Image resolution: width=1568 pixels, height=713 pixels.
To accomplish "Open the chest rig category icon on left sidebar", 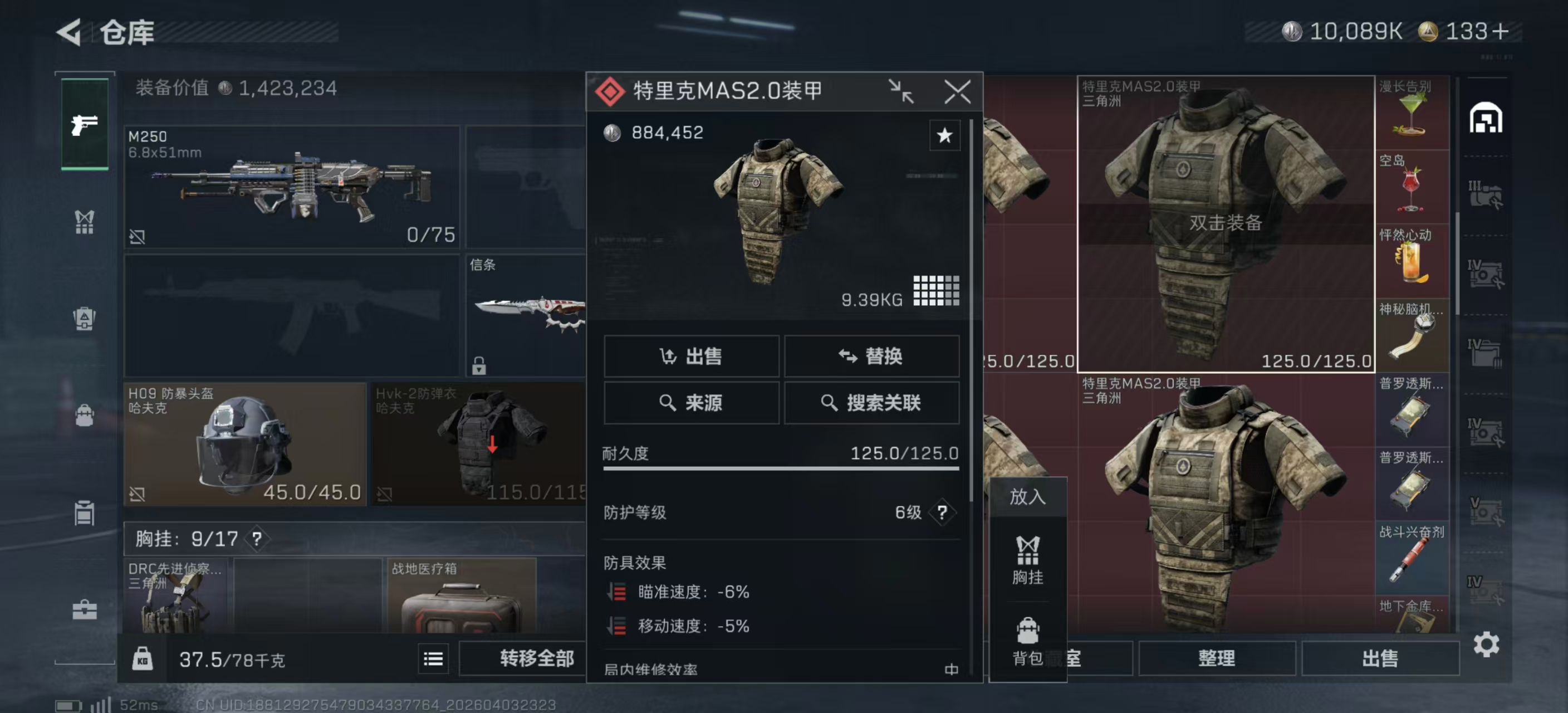I will 85,221.
